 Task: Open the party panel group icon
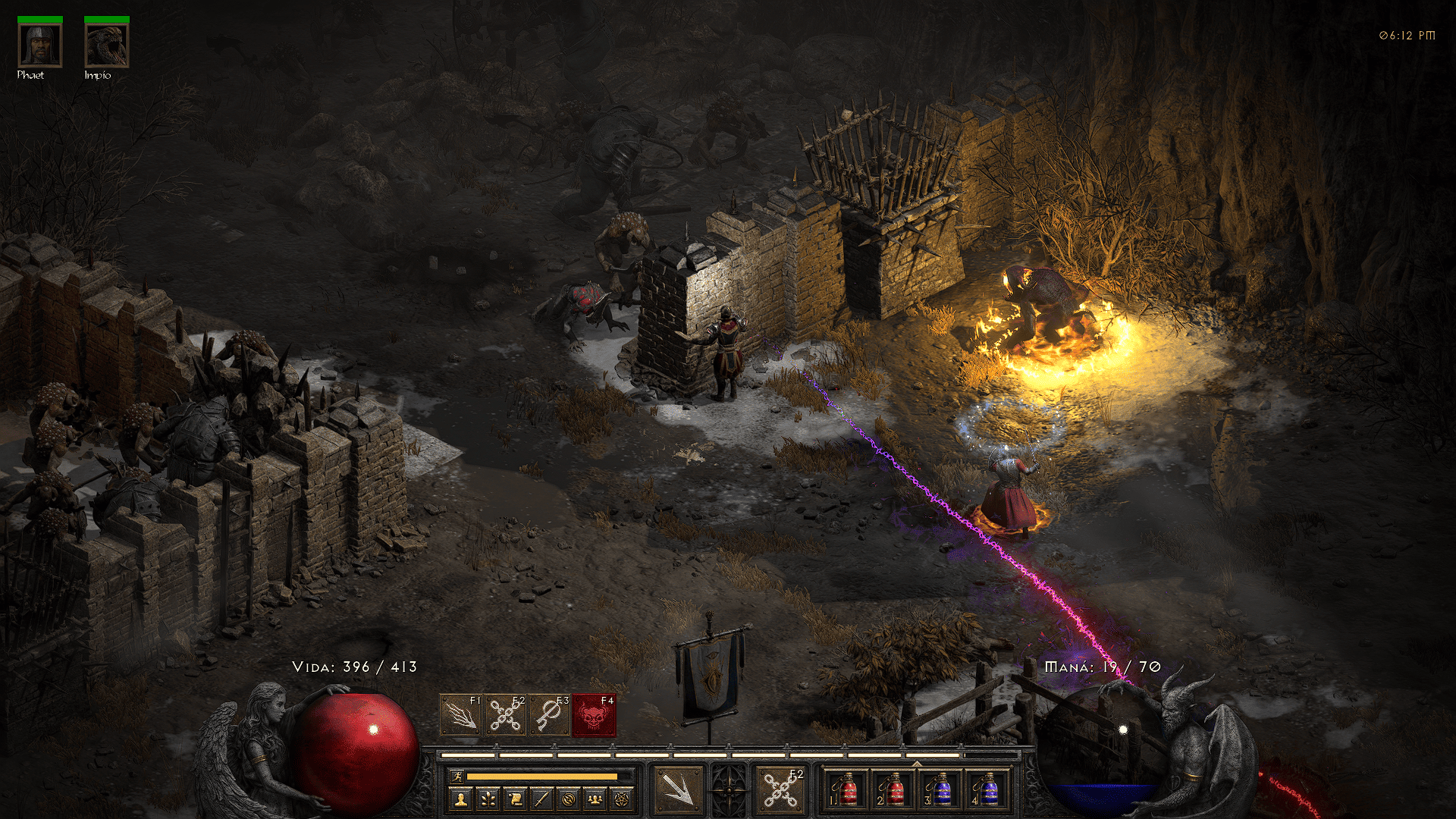pyautogui.click(x=595, y=799)
